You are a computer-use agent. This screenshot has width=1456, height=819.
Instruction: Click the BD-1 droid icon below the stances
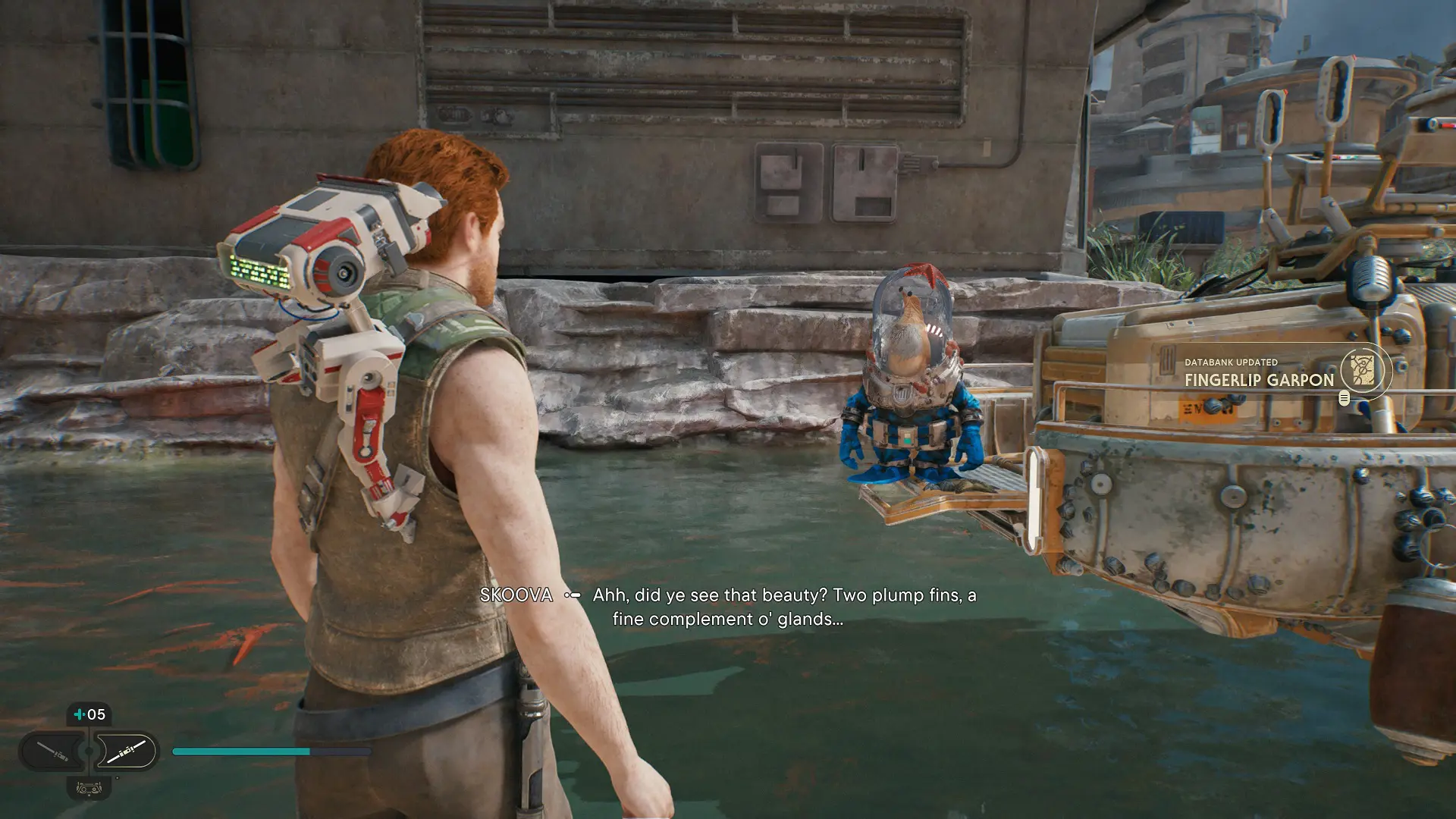click(x=89, y=788)
